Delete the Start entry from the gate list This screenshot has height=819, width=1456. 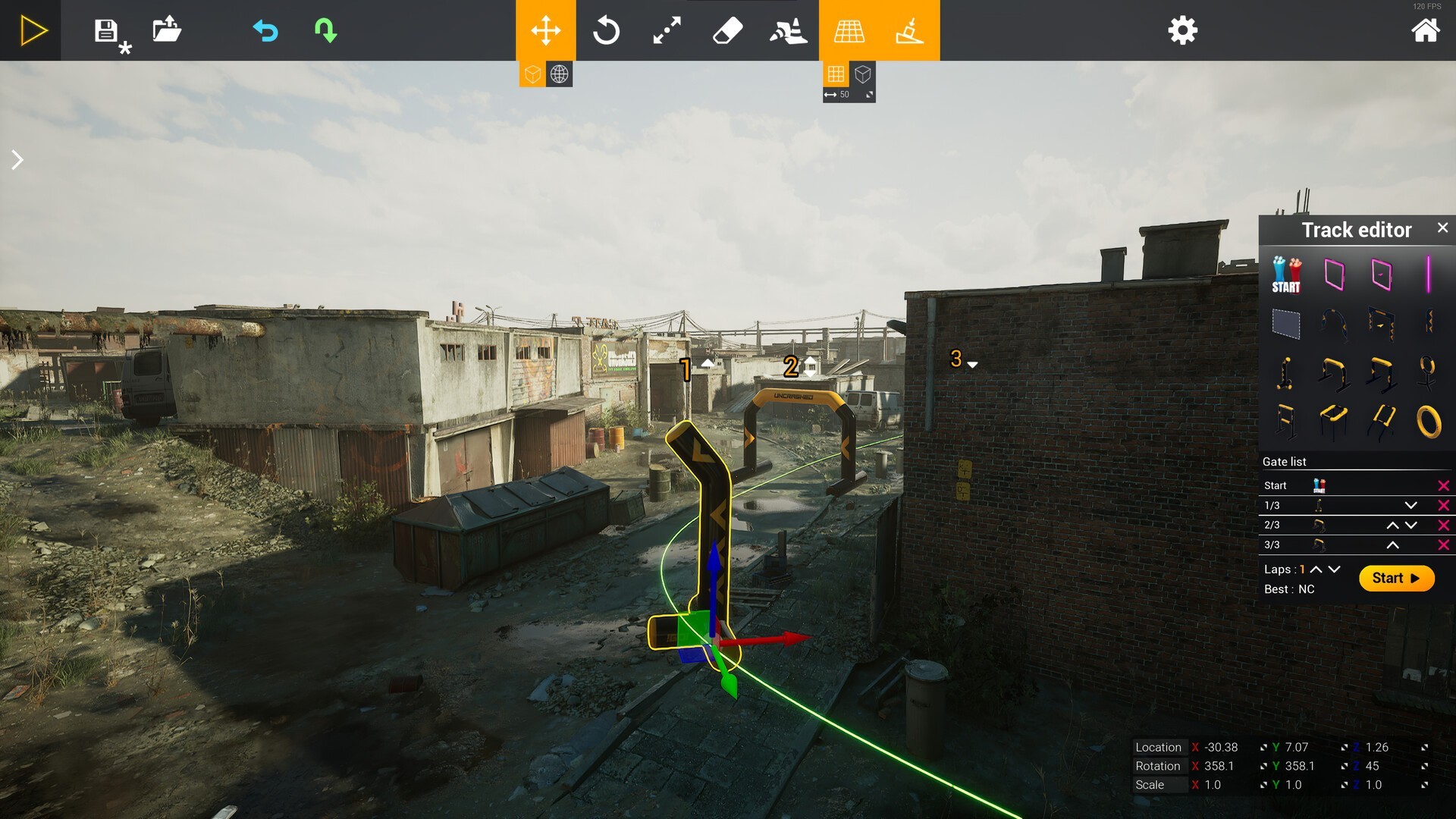point(1443,485)
